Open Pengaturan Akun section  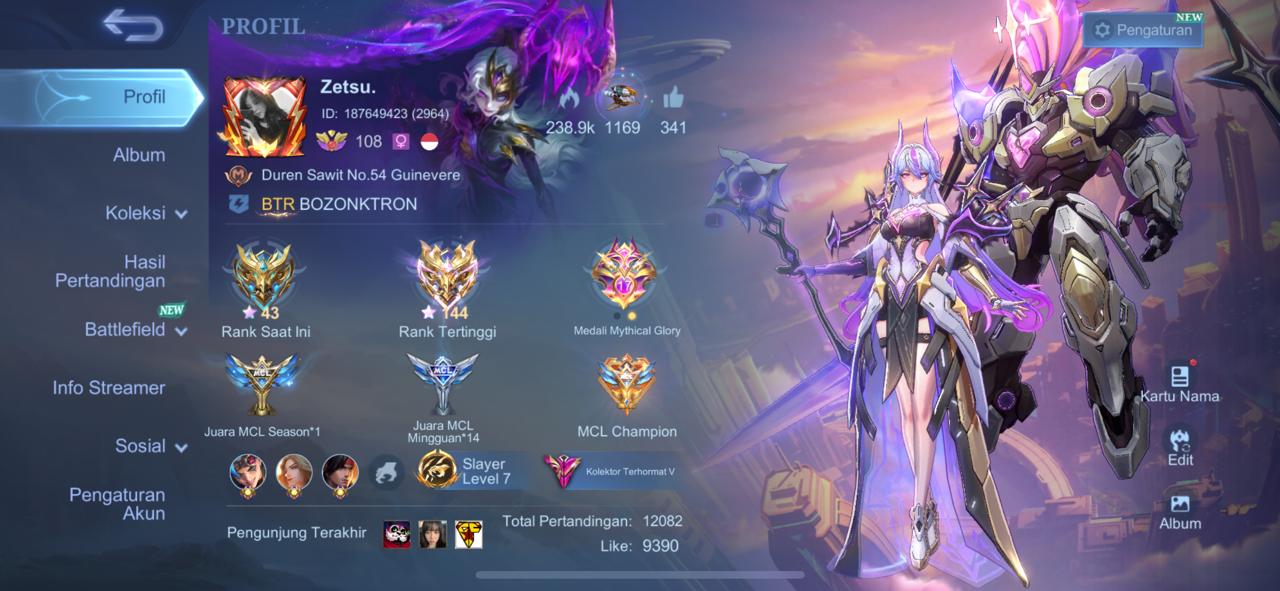(x=117, y=504)
